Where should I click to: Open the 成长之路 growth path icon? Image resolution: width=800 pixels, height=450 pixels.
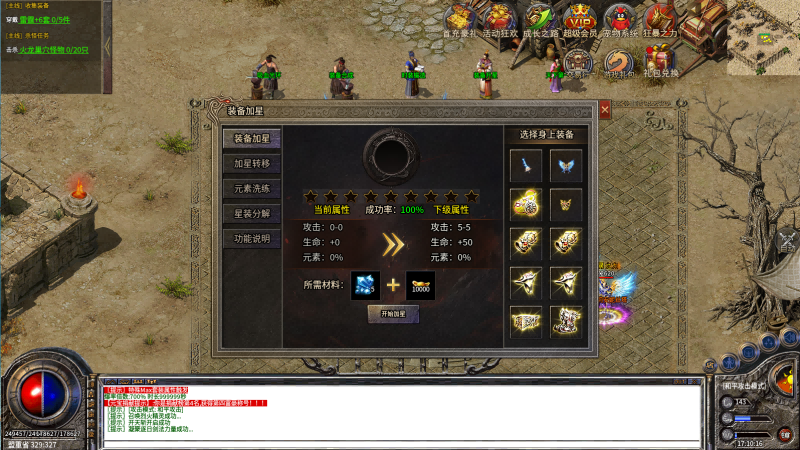539,20
